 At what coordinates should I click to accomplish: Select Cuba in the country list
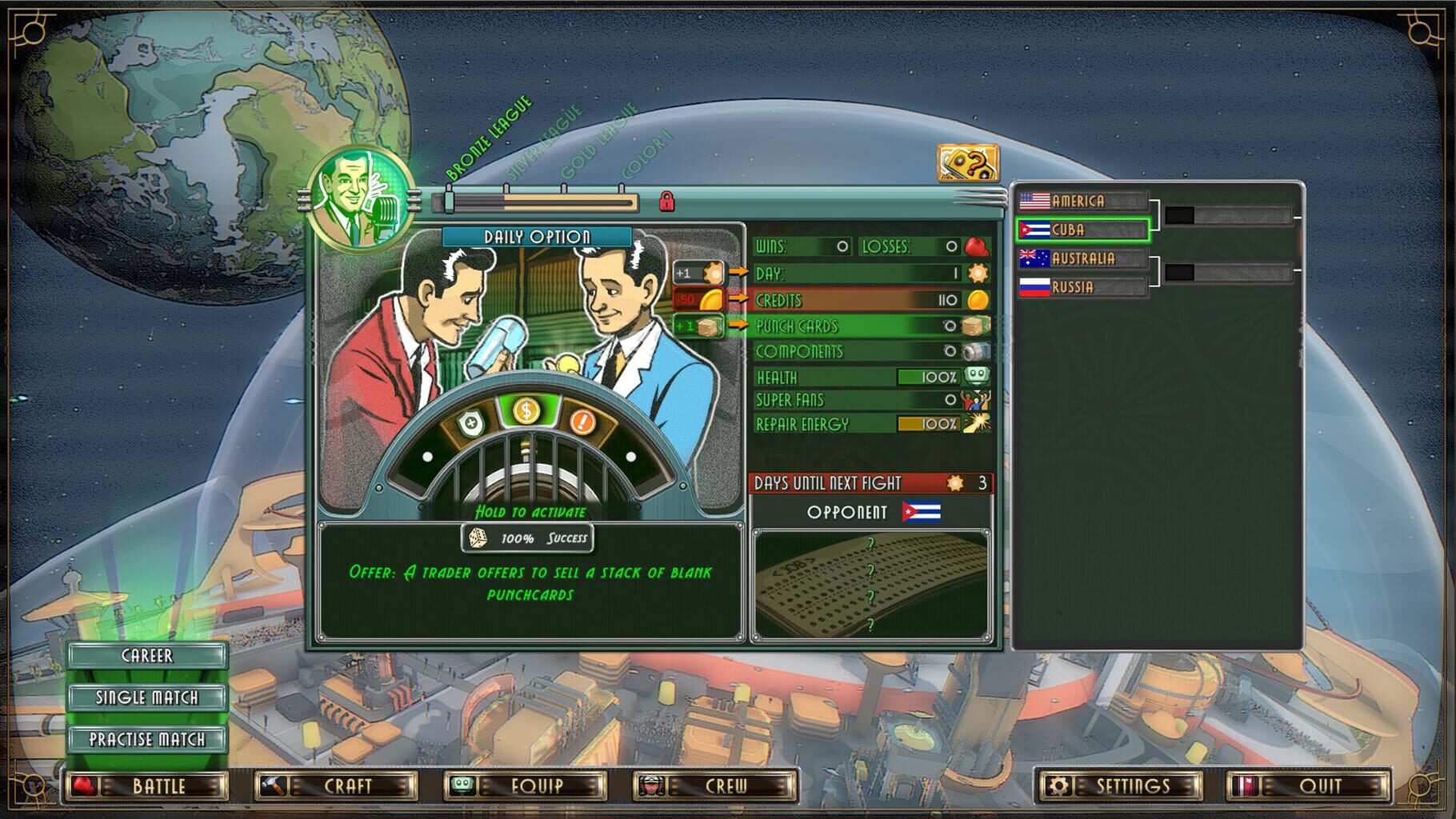click(x=1082, y=230)
